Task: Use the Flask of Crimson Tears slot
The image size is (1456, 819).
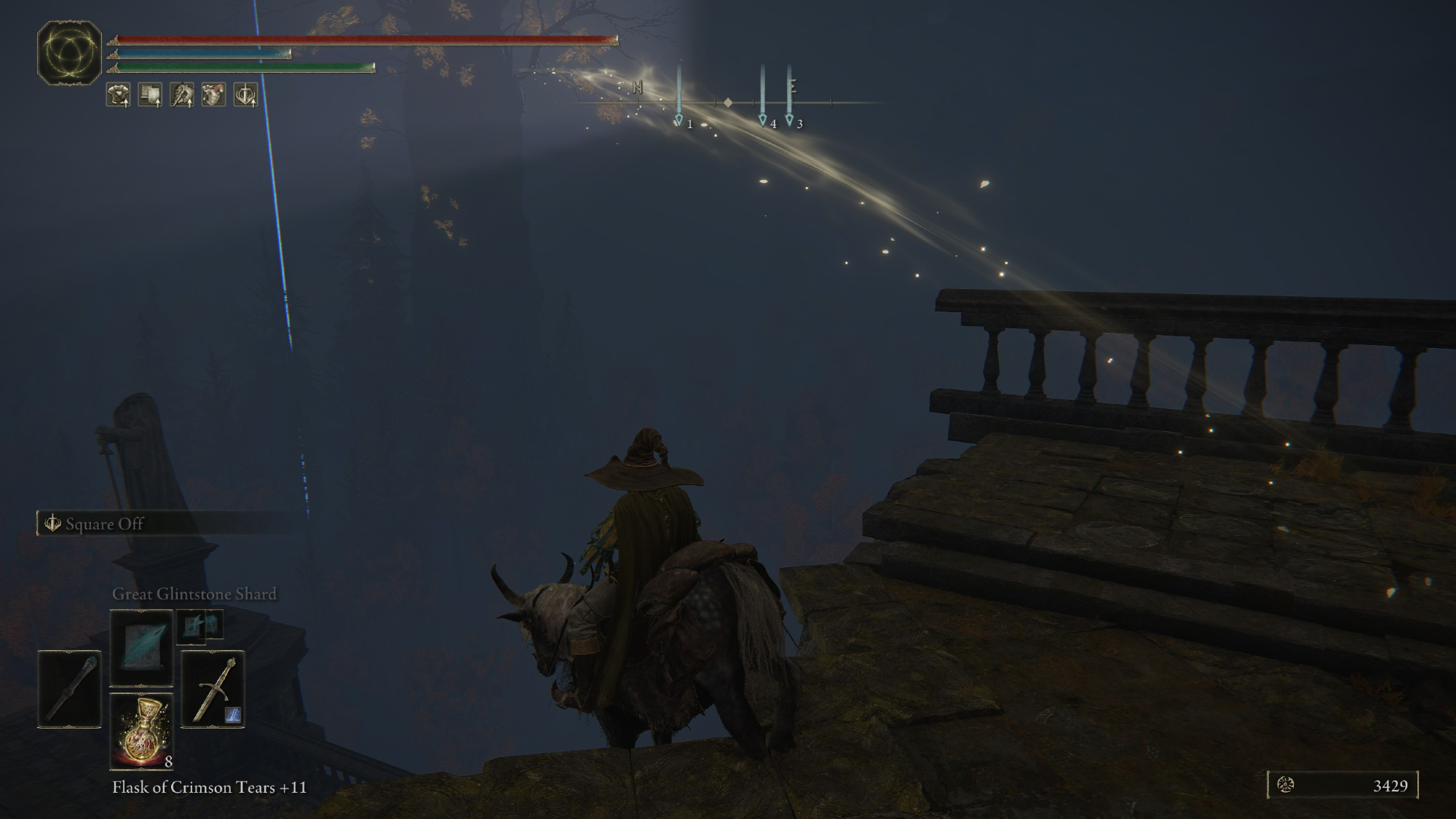Action: pos(141,731)
